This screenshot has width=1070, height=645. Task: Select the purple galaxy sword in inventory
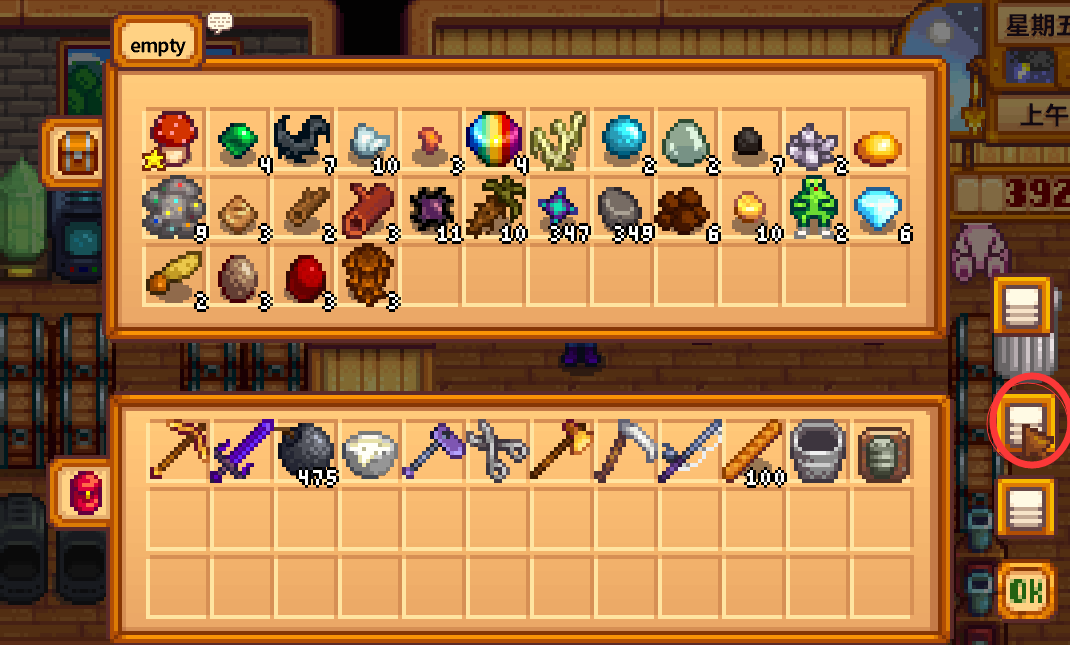239,451
